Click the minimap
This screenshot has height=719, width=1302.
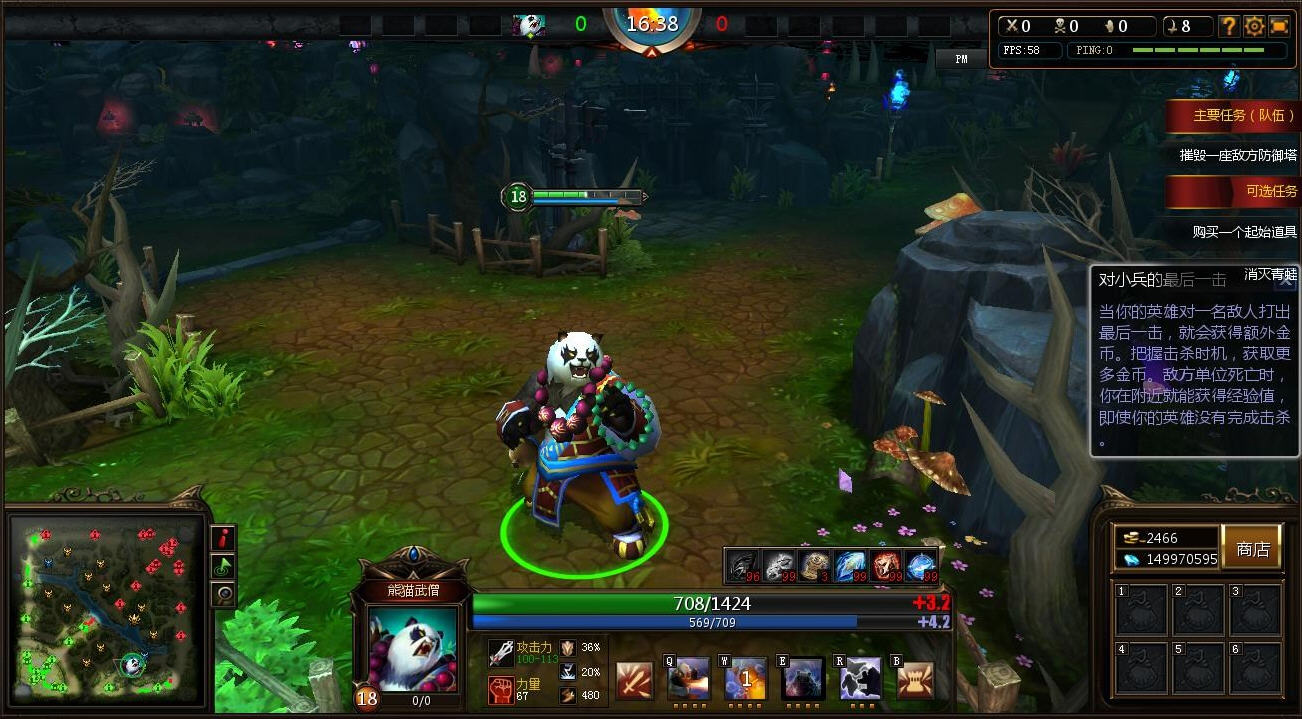click(105, 608)
